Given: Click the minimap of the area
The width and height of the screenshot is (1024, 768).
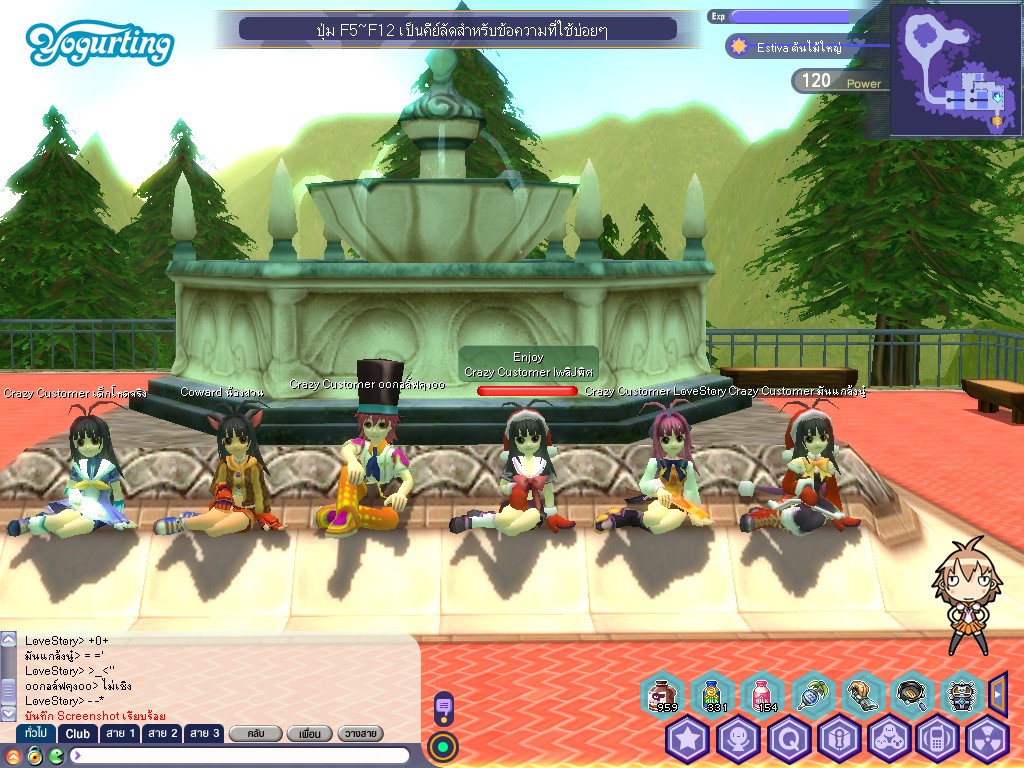Looking at the screenshot, I should click(955, 70).
